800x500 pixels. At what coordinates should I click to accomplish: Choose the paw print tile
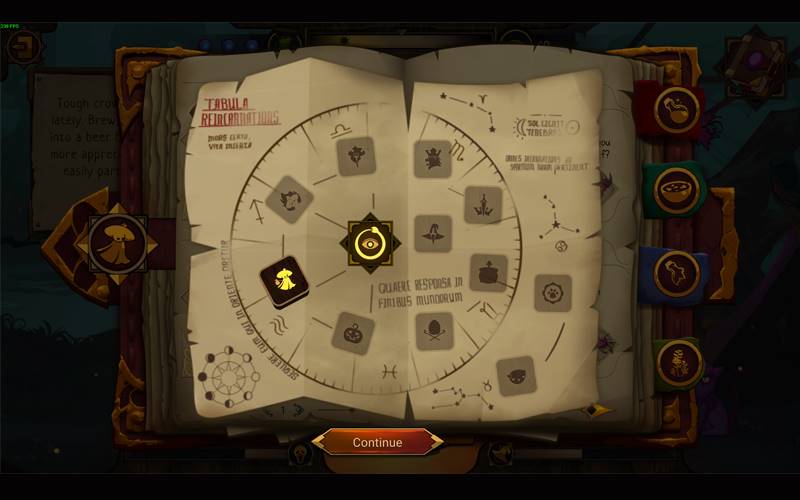click(x=553, y=293)
